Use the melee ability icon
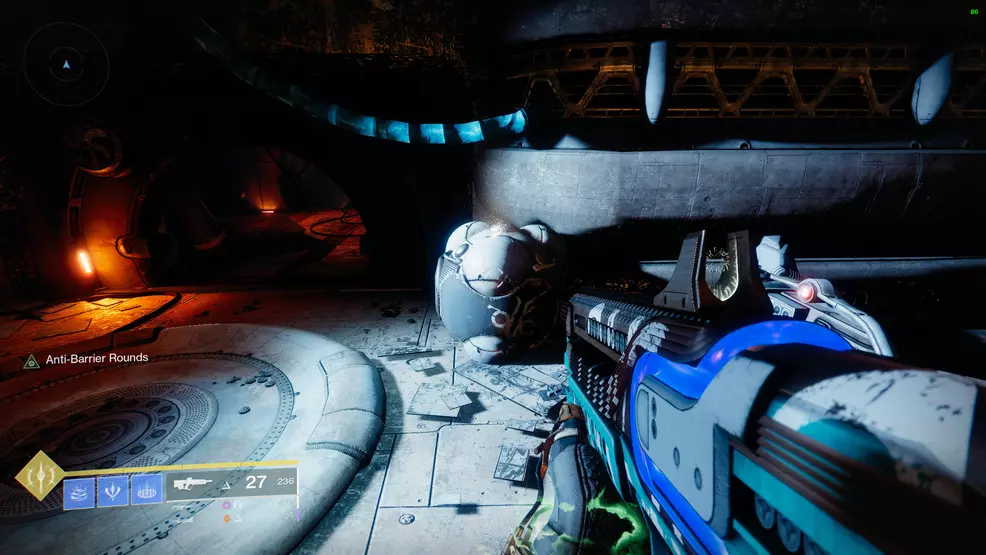986x555 pixels. tap(113, 490)
